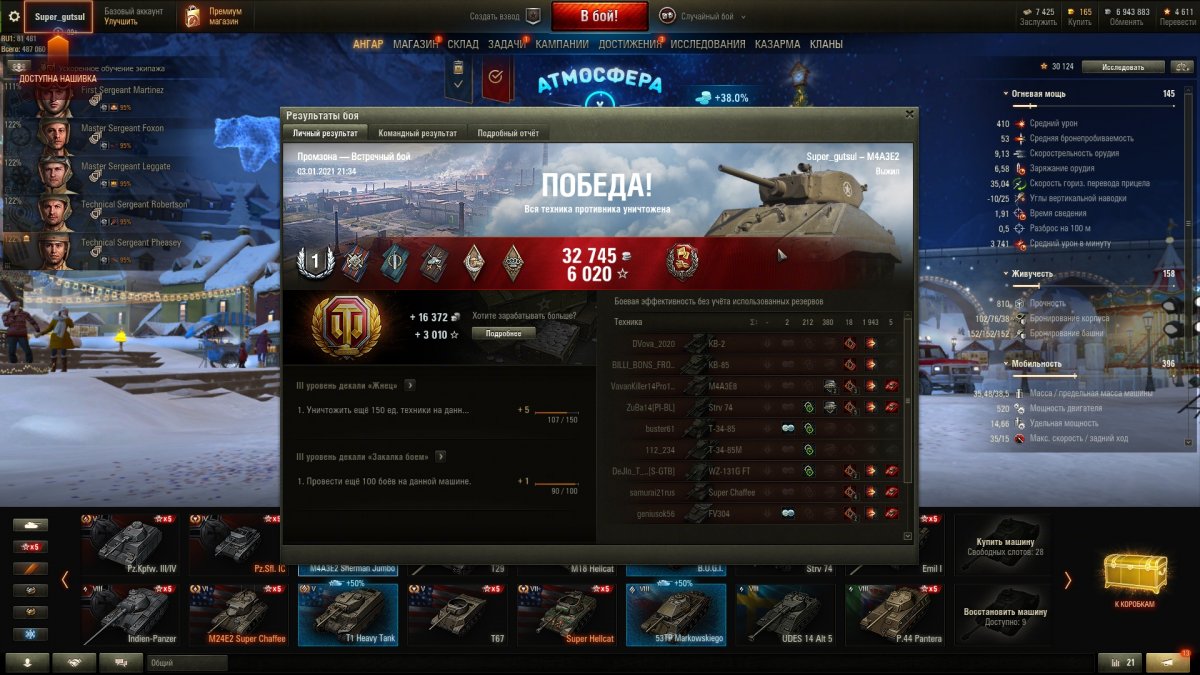1200x675 pixels.
Task: Open the КЛАНЫ menu
Action: (826, 44)
